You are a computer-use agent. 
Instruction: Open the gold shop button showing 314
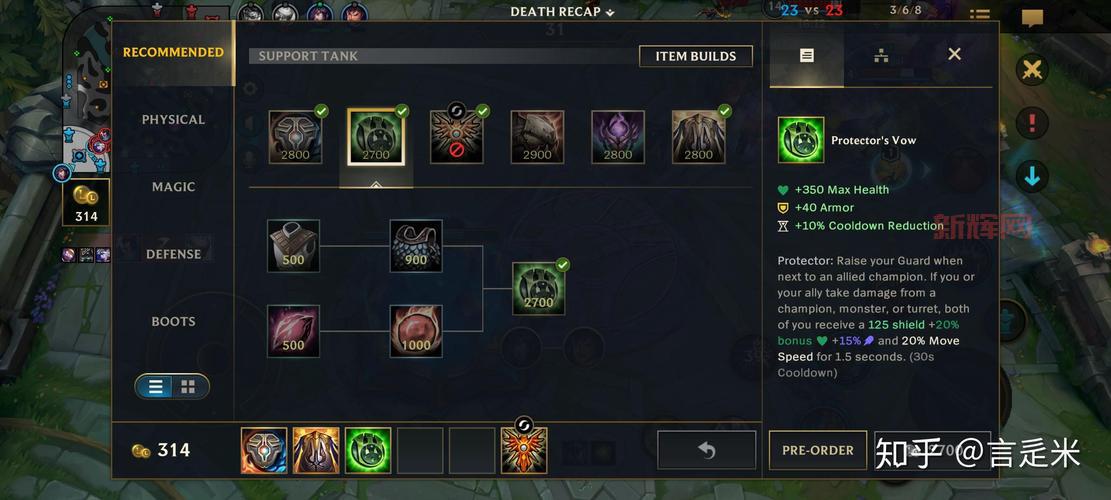pos(86,203)
